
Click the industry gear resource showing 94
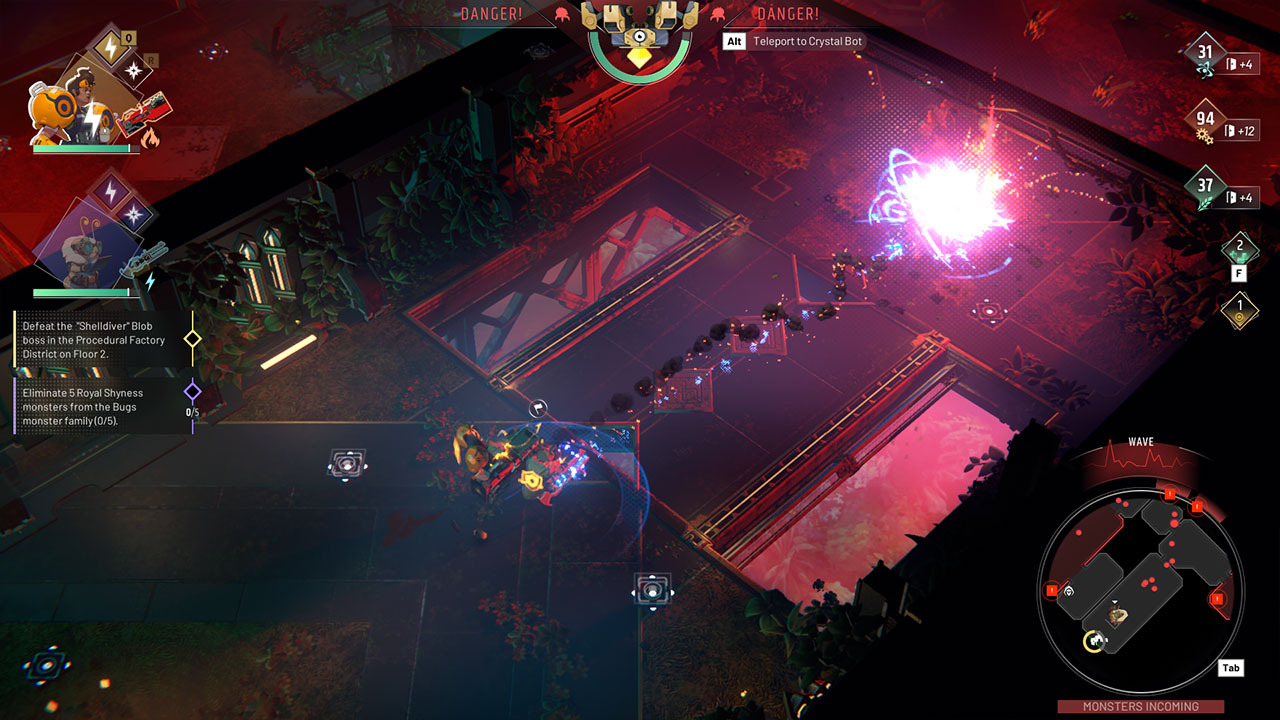coord(1205,119)
